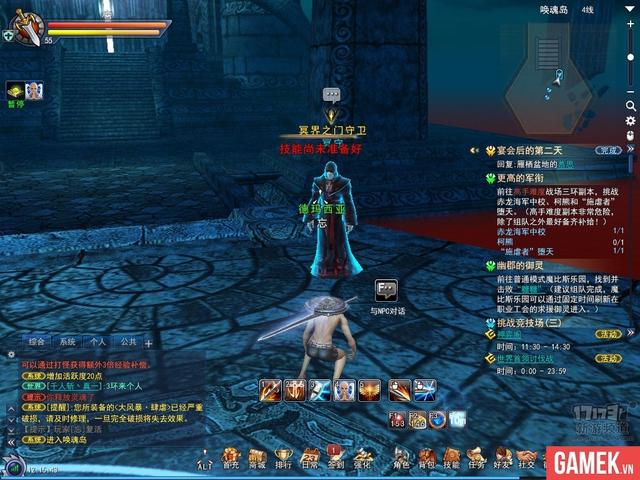This screenshot has width=640, height=480.
Task: Show the 公共 chat channel tab
Action: tap(128, 341)
